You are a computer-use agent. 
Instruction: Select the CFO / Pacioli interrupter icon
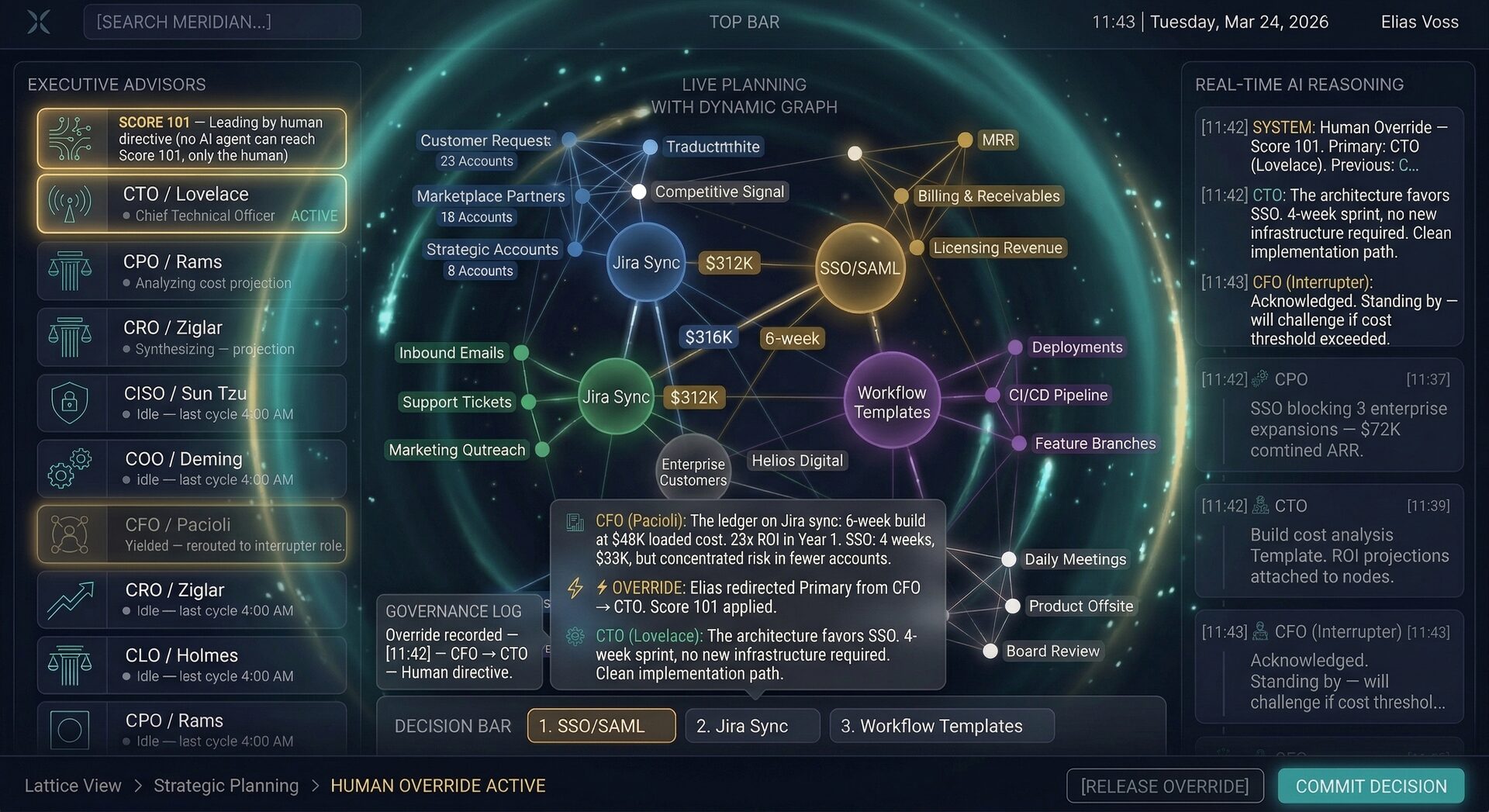pos(71,534)
